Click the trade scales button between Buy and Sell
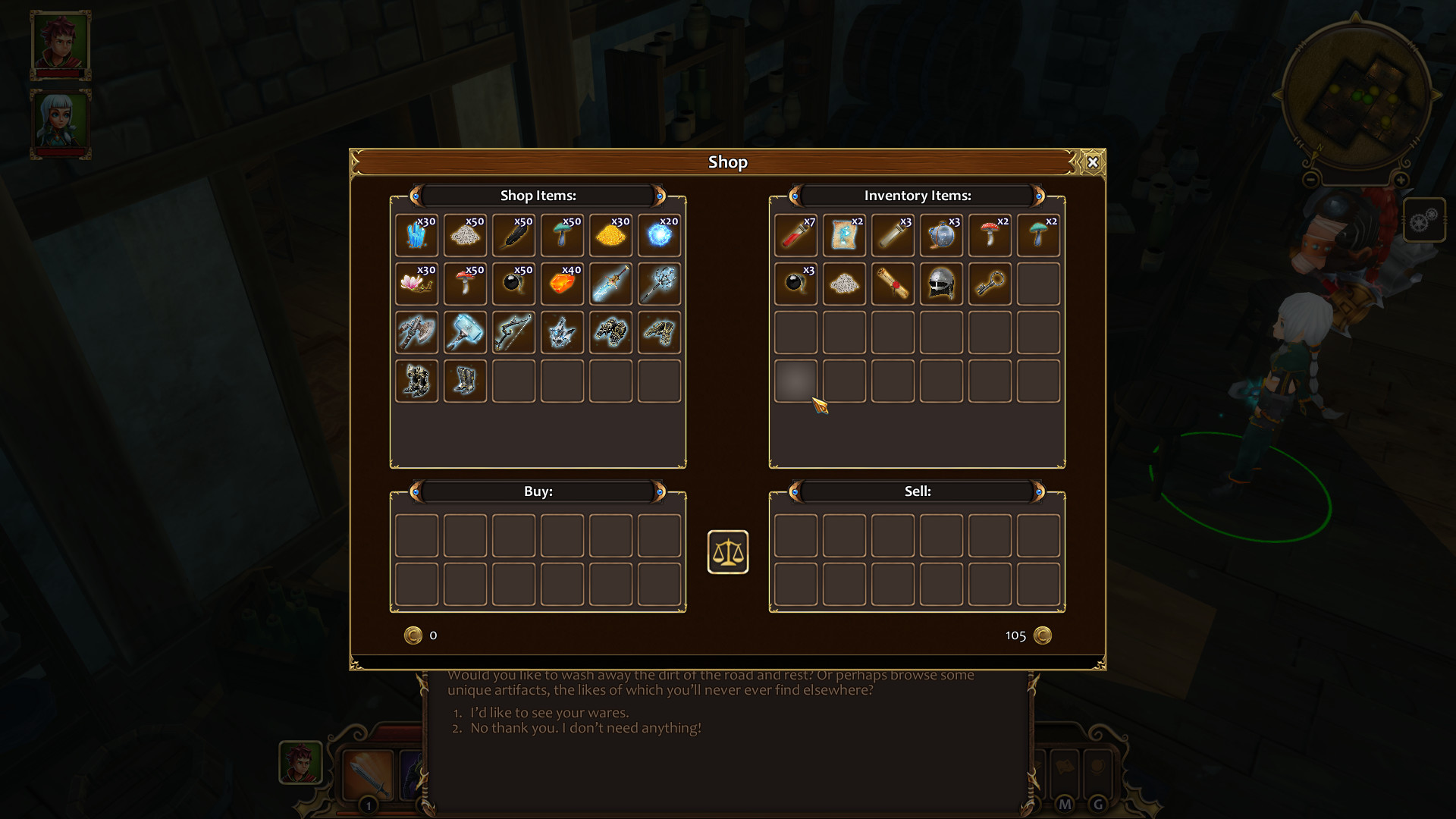1456x819 pixels. pos(728,553)
